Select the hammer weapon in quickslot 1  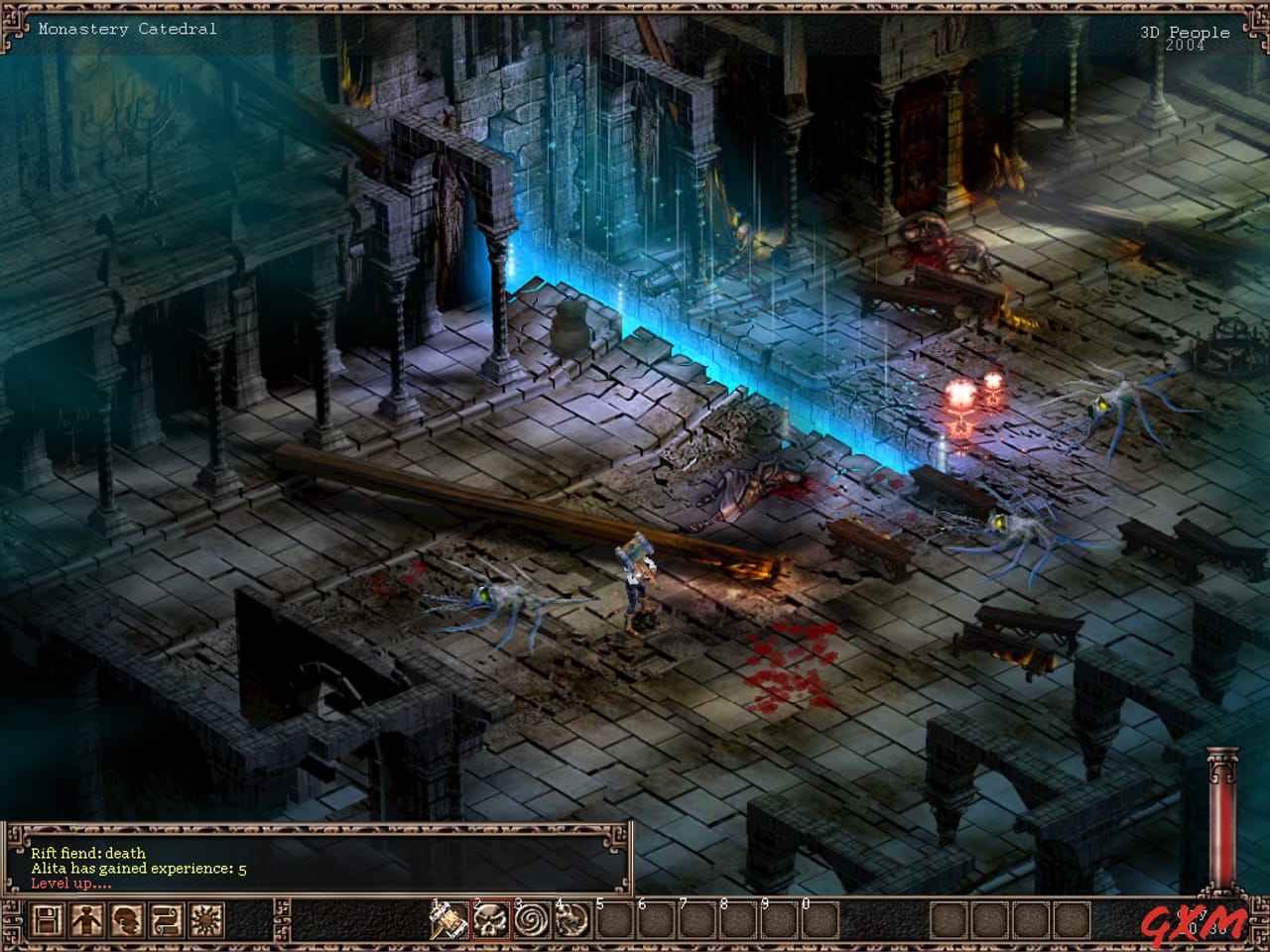coord(450,920)
